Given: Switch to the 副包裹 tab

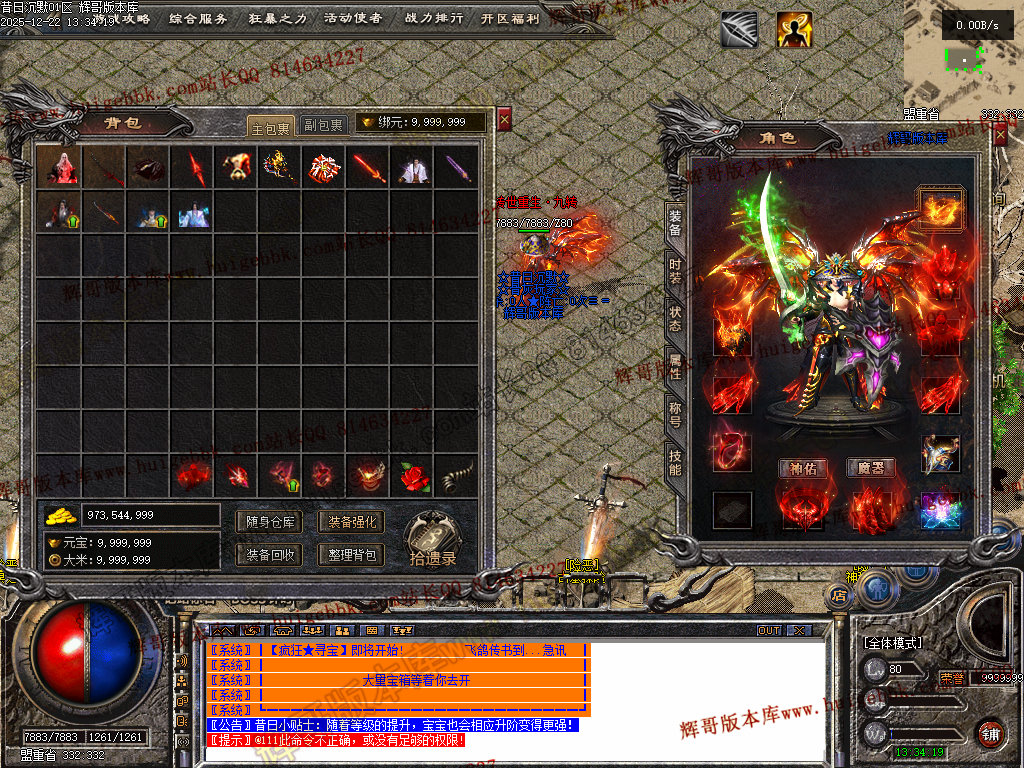Looking at the screenshot, I should click(x=323, y=125).
